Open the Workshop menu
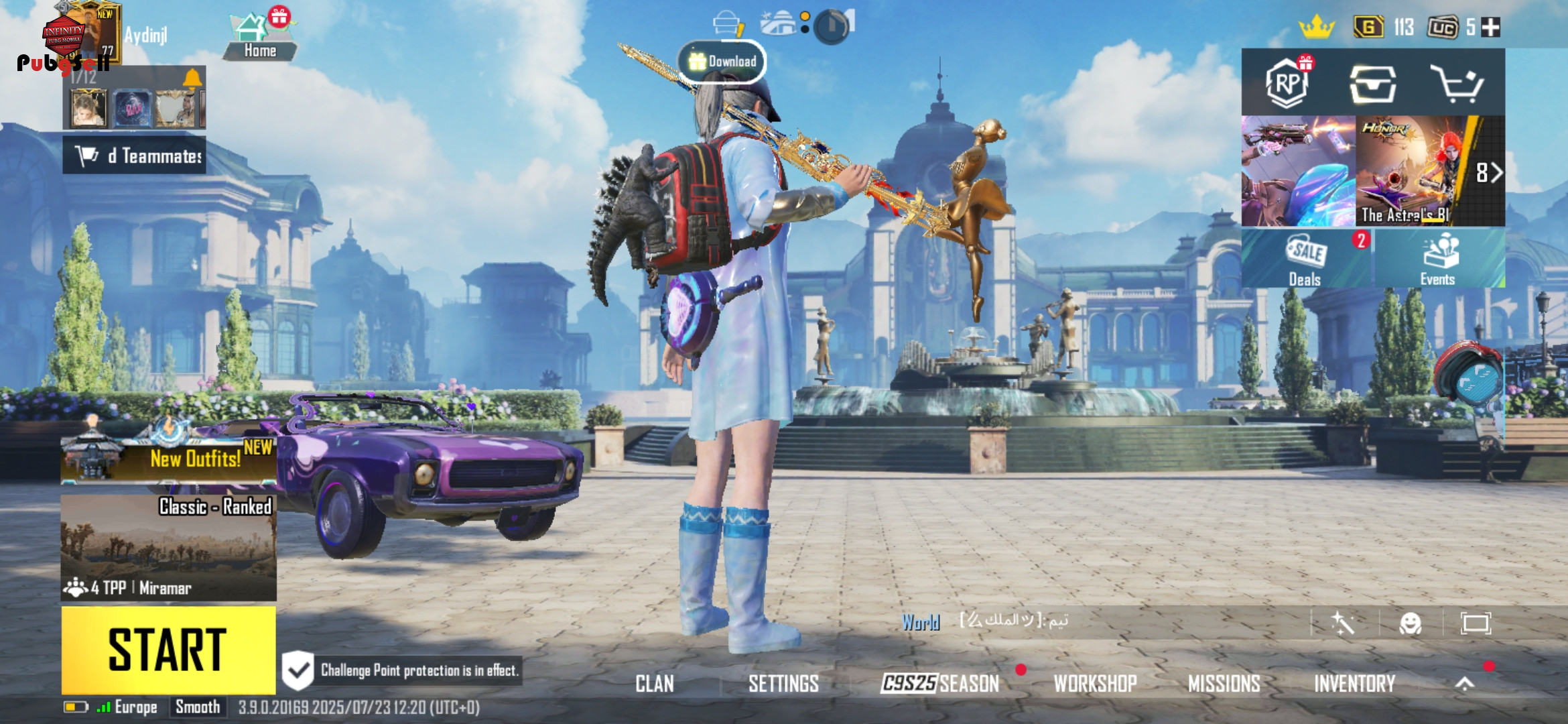 click(1095, 684)
